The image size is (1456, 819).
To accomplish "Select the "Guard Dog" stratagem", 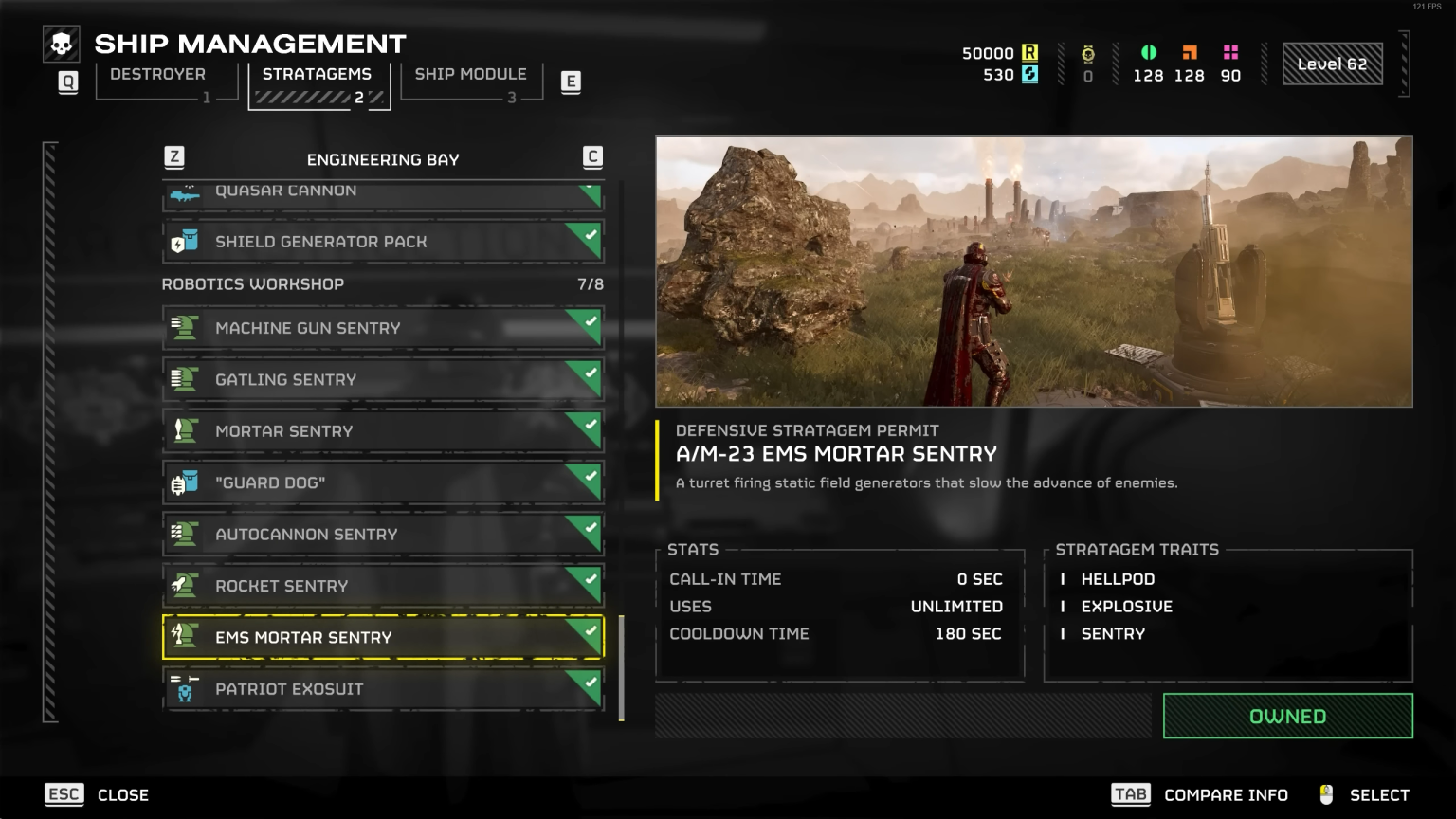I will pos(382,482).
